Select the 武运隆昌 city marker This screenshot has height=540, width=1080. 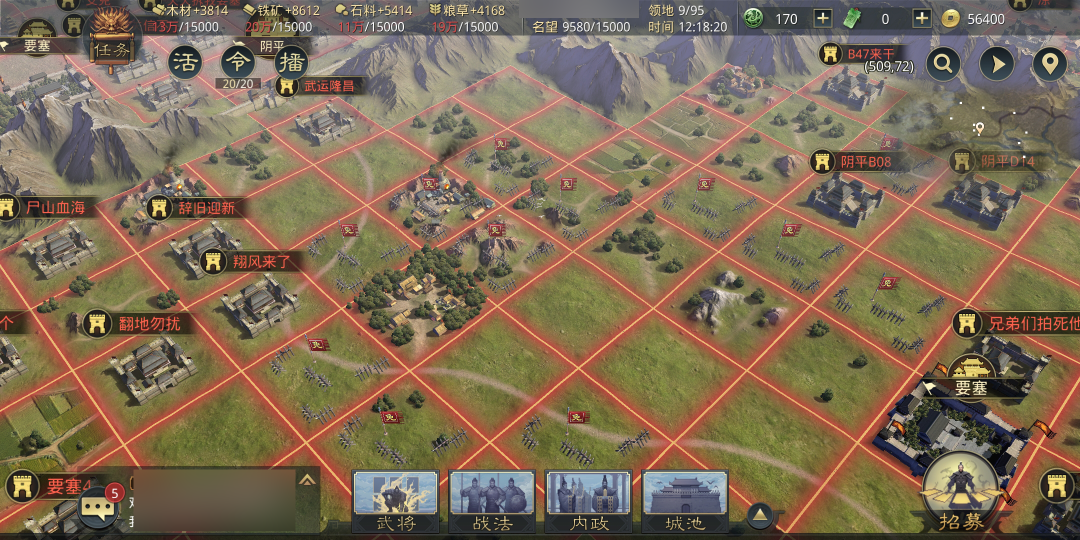(x=316, y=85)
